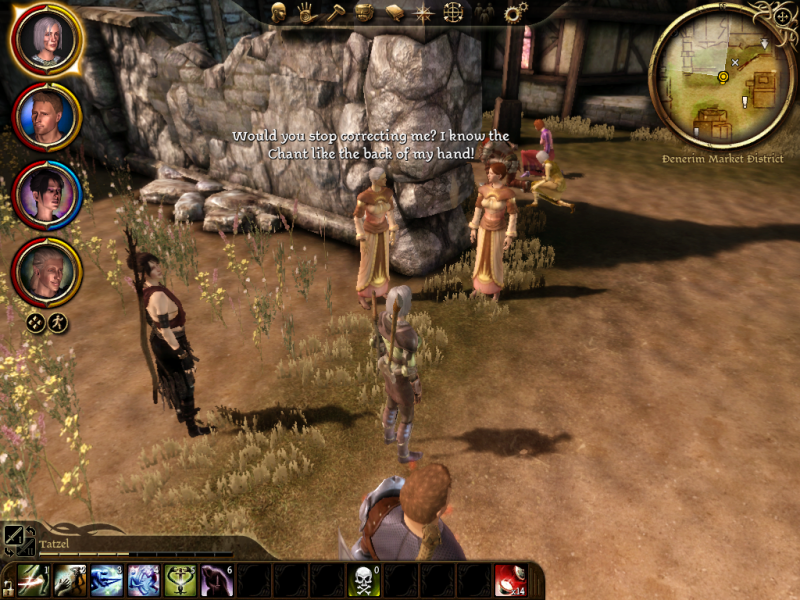Select the white-haired party leader portrait

(x=45, y=38)
